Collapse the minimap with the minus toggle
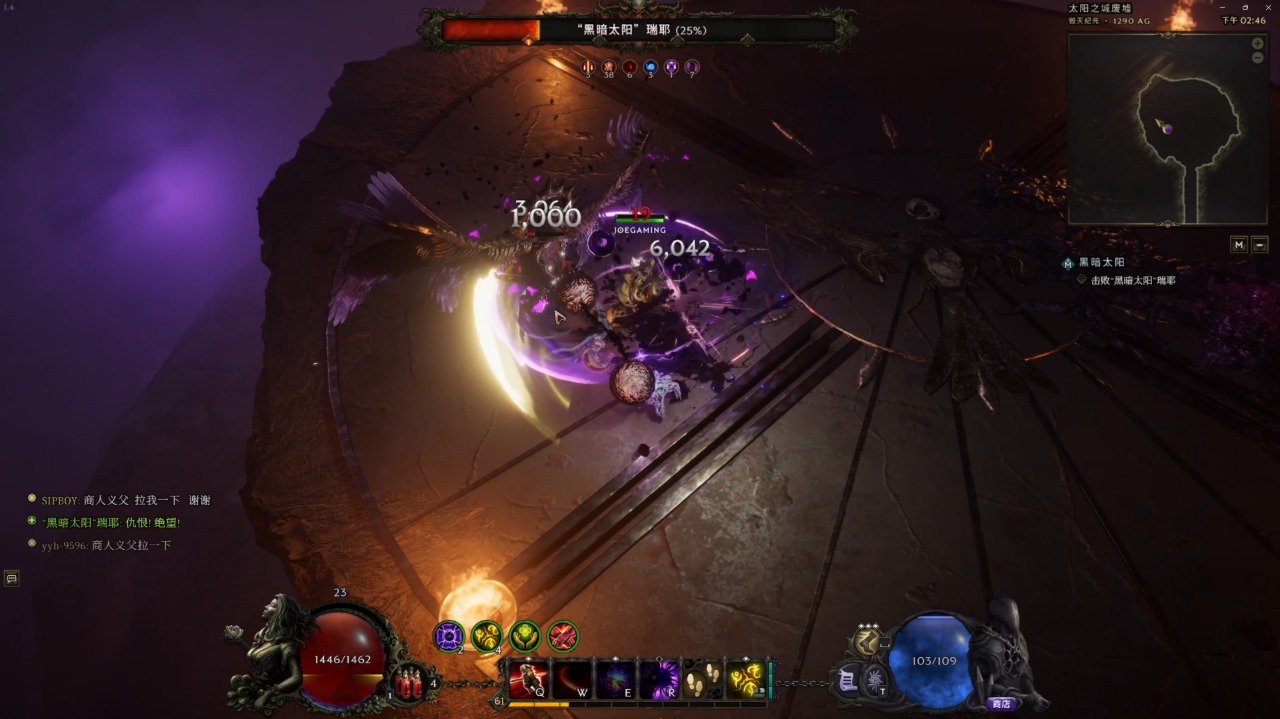Viewport: 1280px width, 719px height. (x=1260, y=244)
